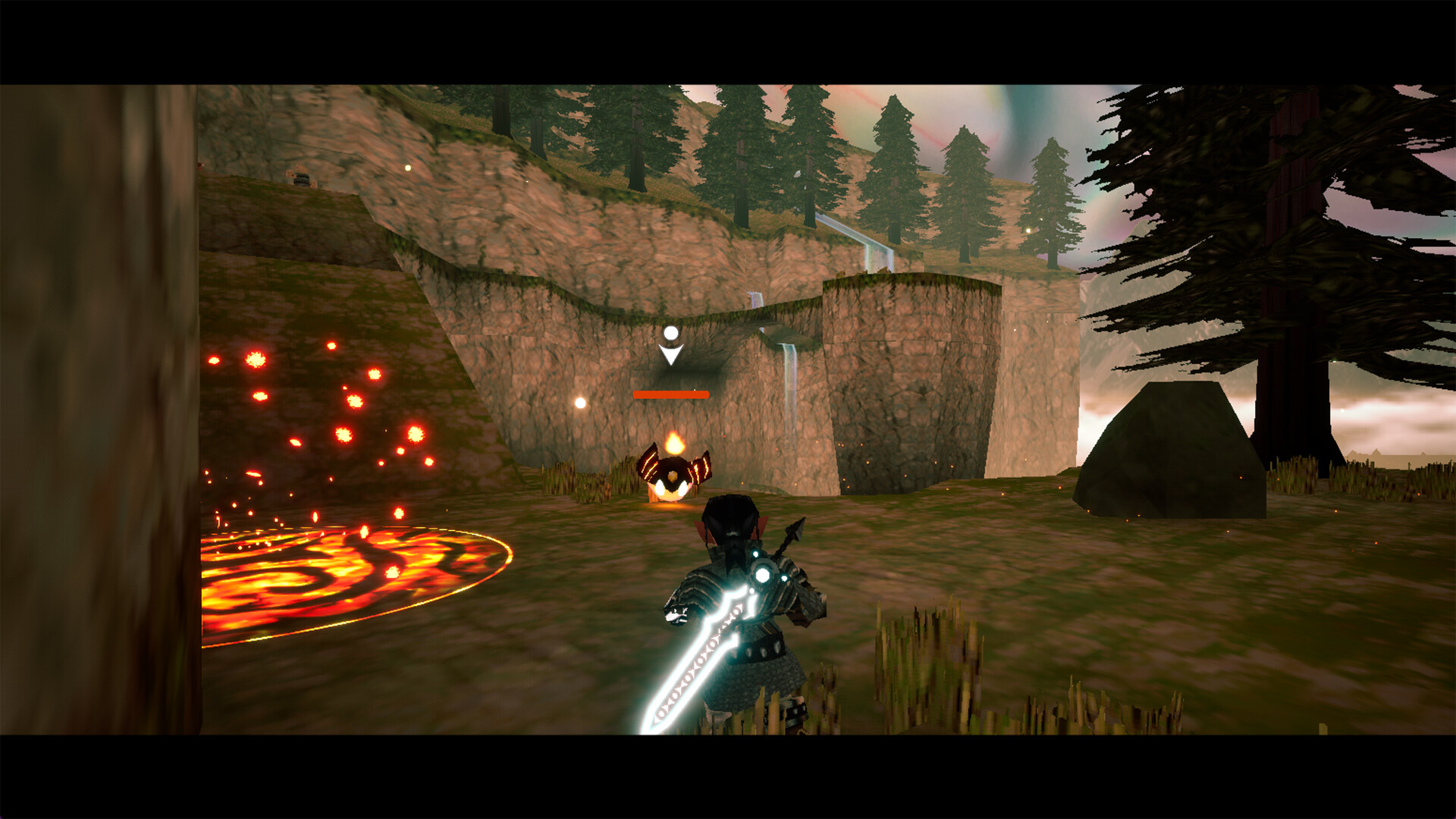Select the circular dot above the waypoint arrow
This screenshot has height=819, width=1456.
(670, 331)
